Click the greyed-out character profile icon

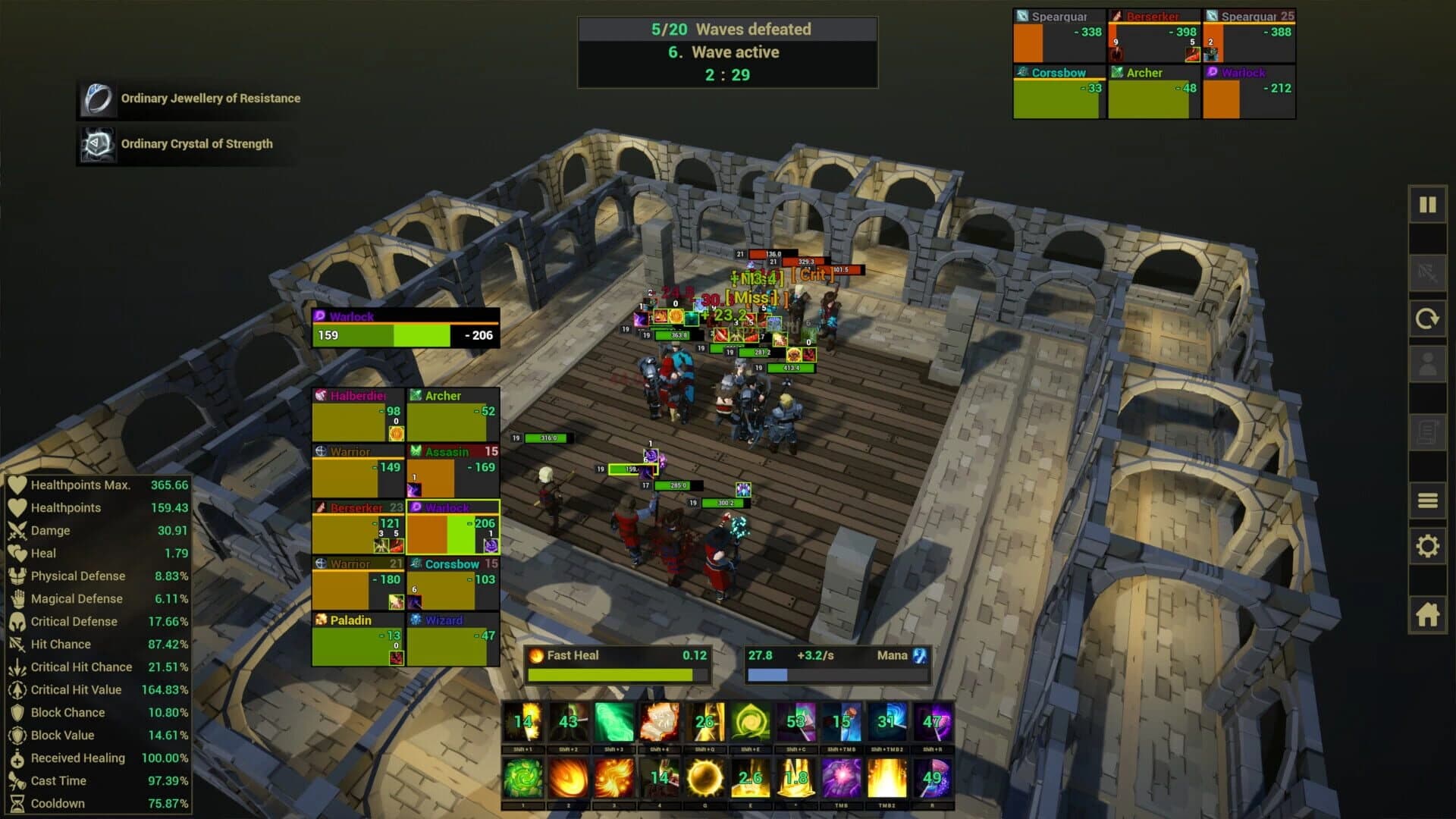(x=1428, y=362)
